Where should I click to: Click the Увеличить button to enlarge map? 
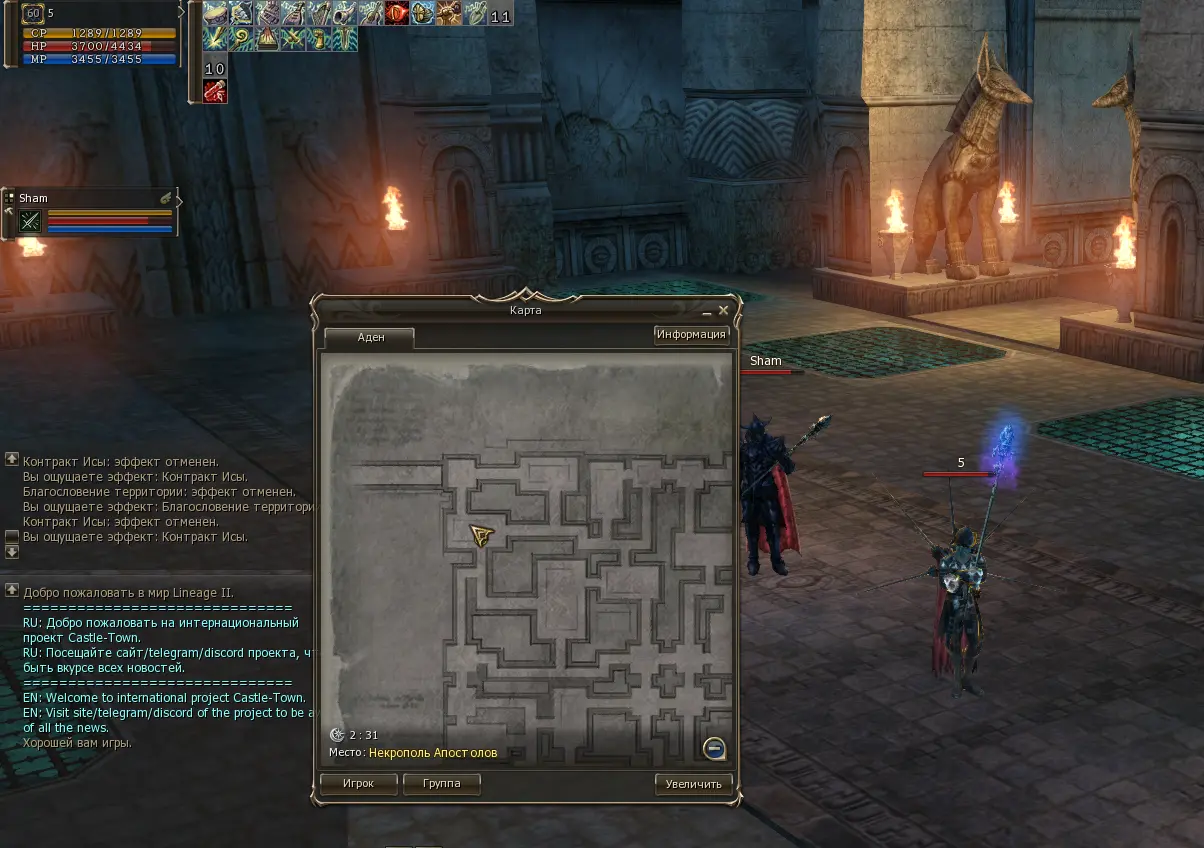(693, 784)
